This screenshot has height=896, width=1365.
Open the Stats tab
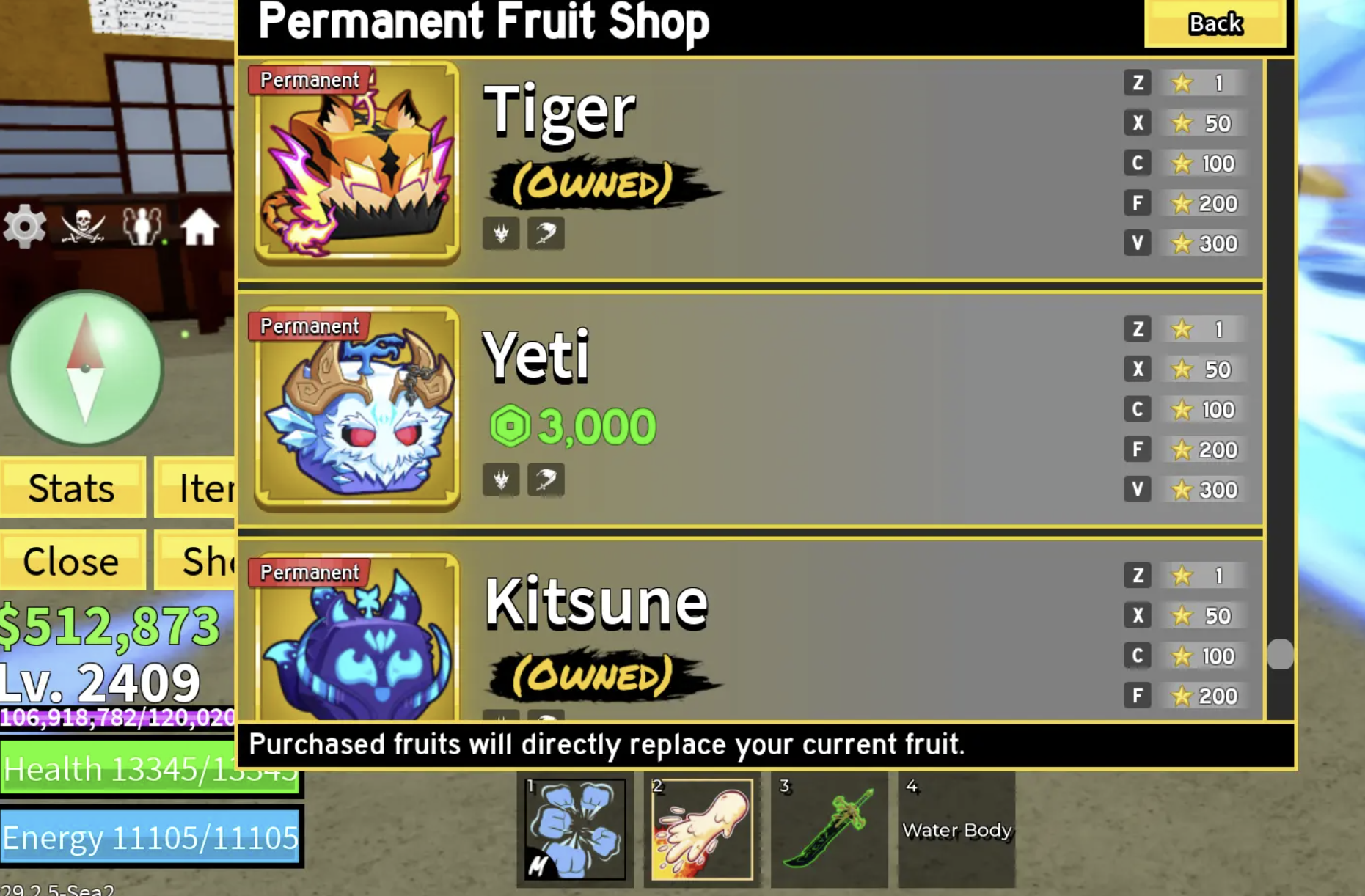[x=70, y=488]
